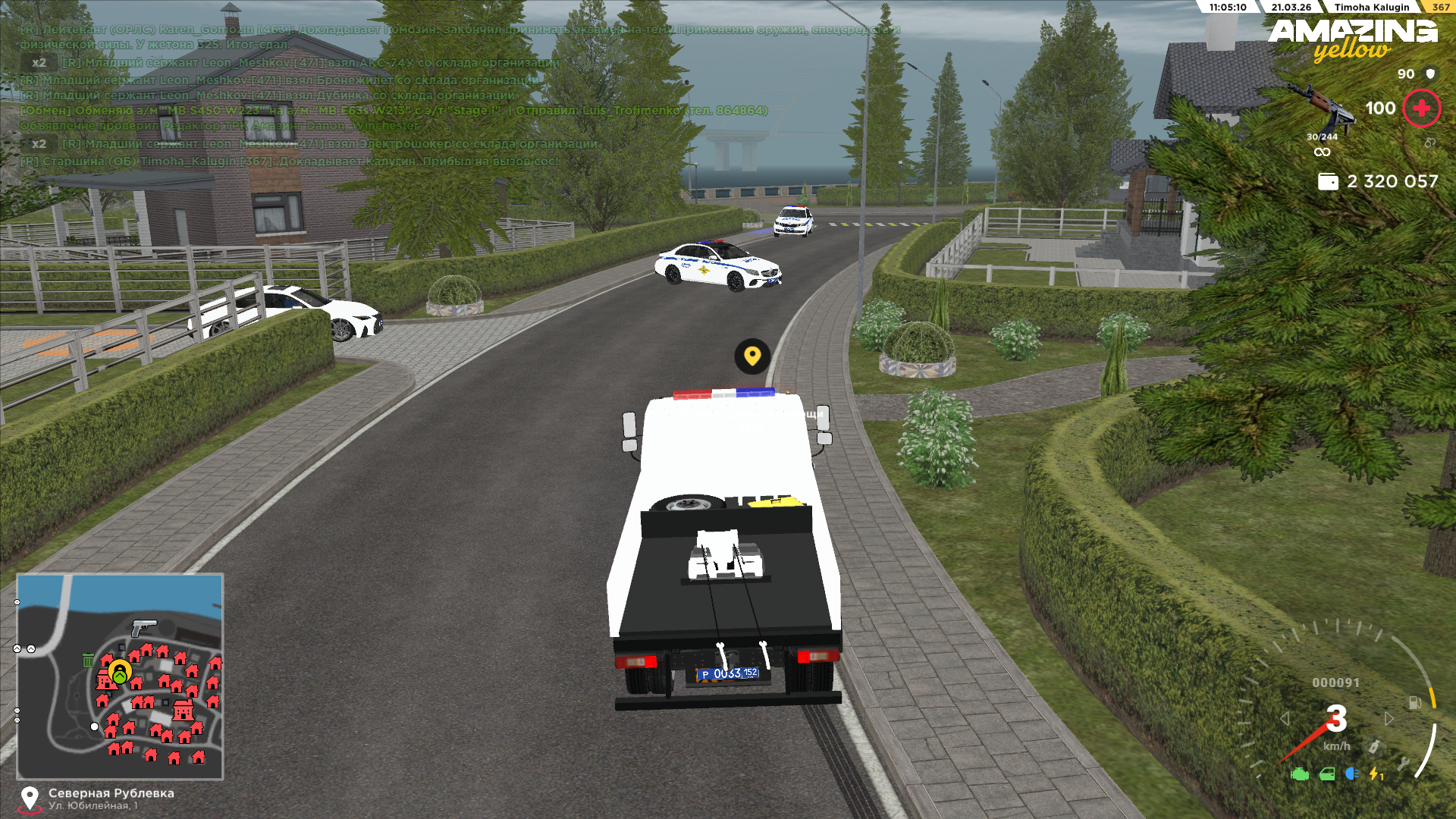Click the yellow waypoint marker above the truck
The image size is (1456, 819).
752,356
